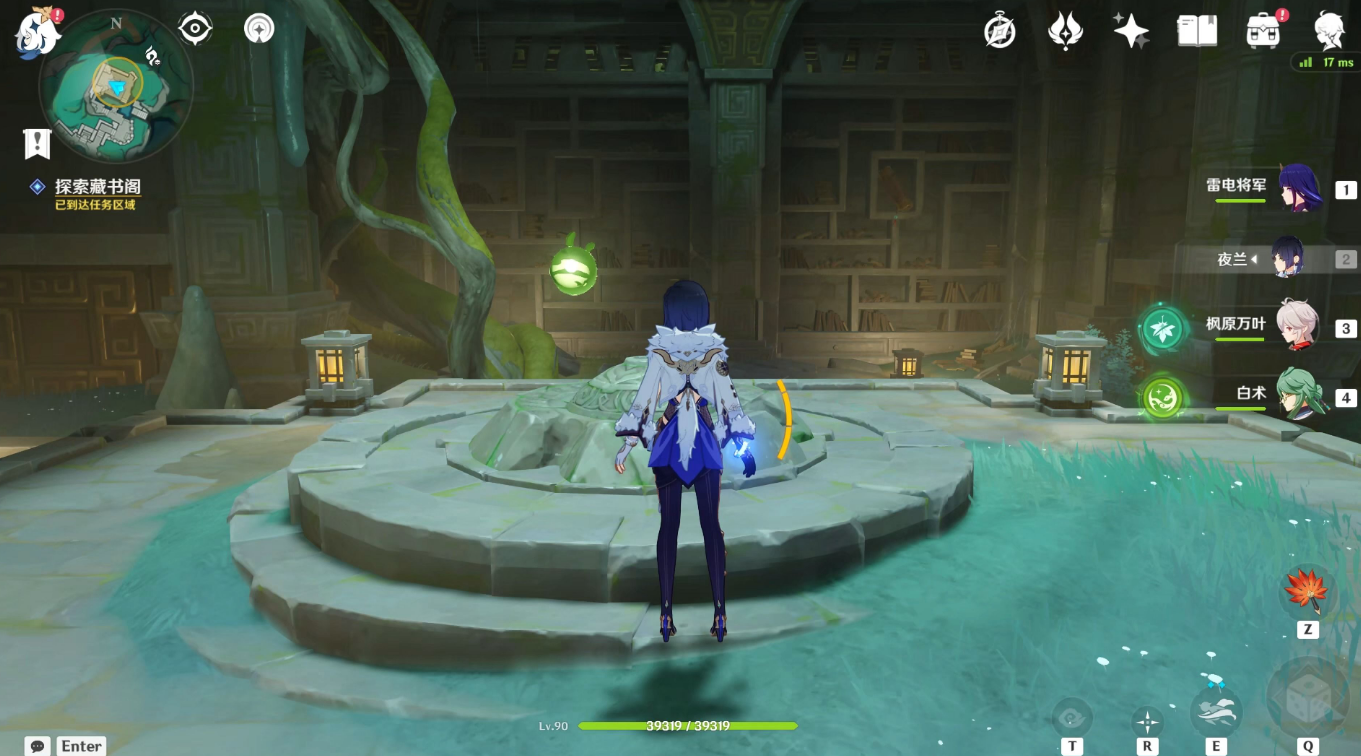
Task: Open the backpack inventory icon
Action: click(1263, 31)
